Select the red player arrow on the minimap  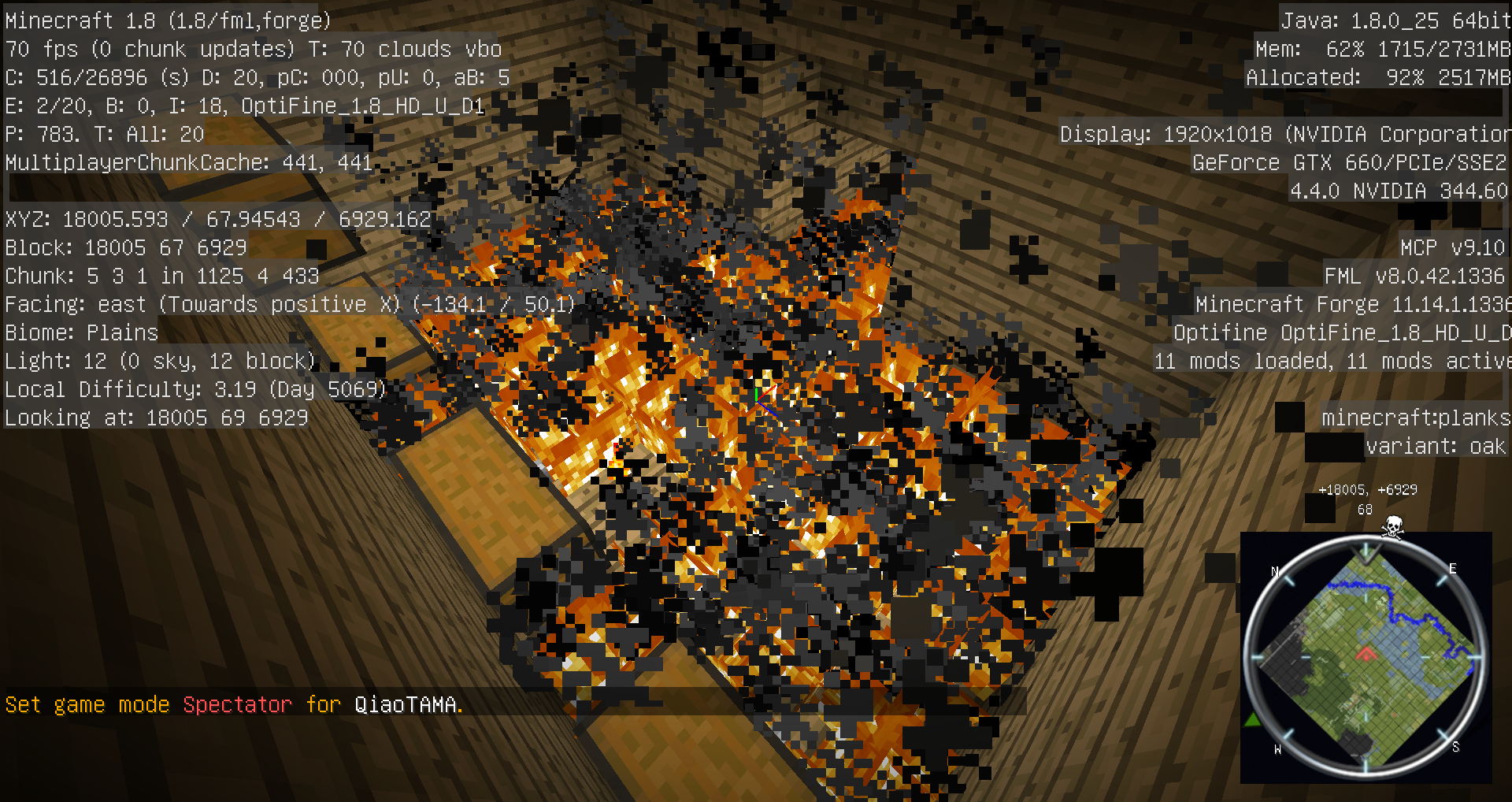(1366, 653)
